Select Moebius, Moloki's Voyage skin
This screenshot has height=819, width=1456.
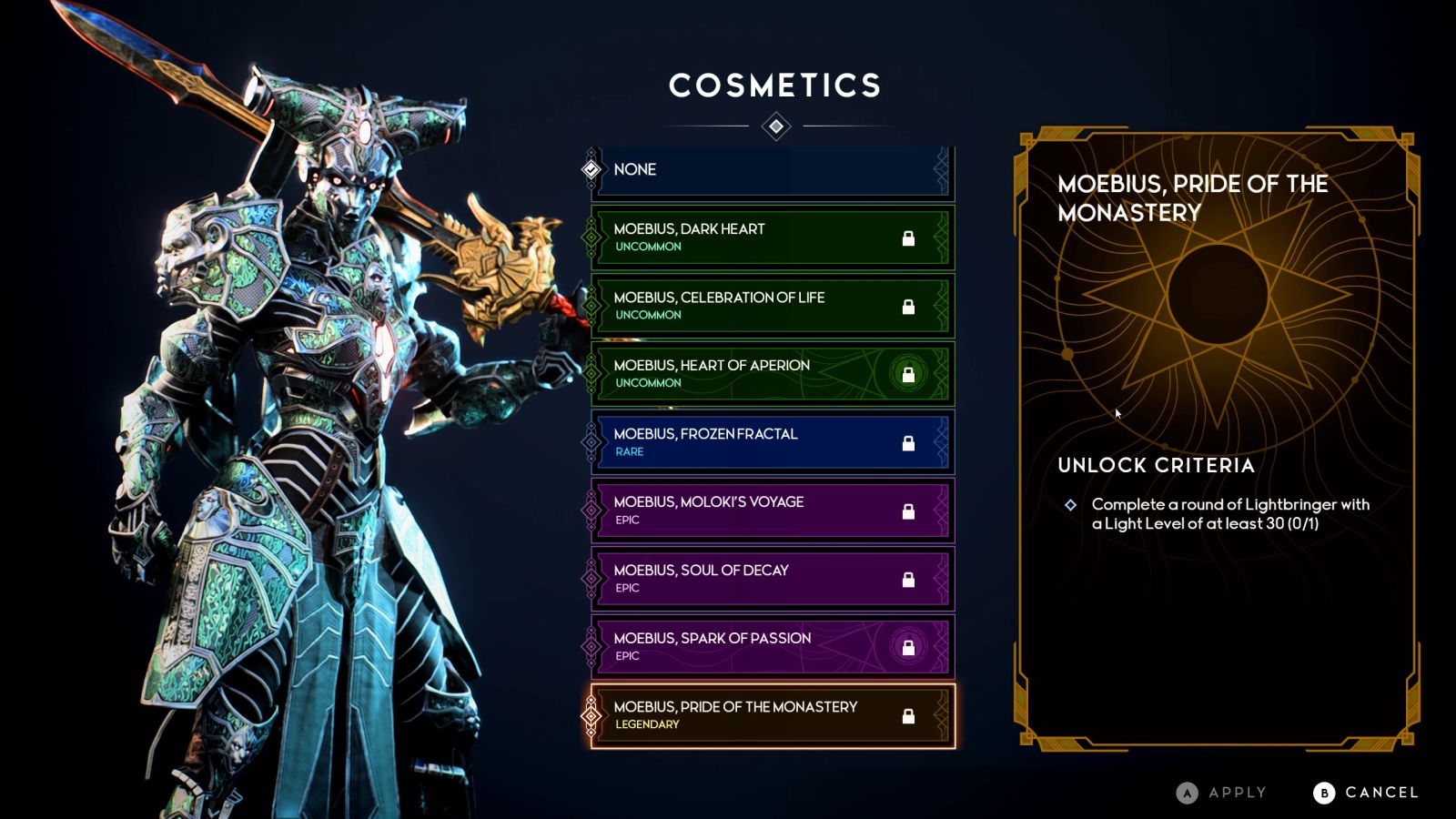[772, 511]
